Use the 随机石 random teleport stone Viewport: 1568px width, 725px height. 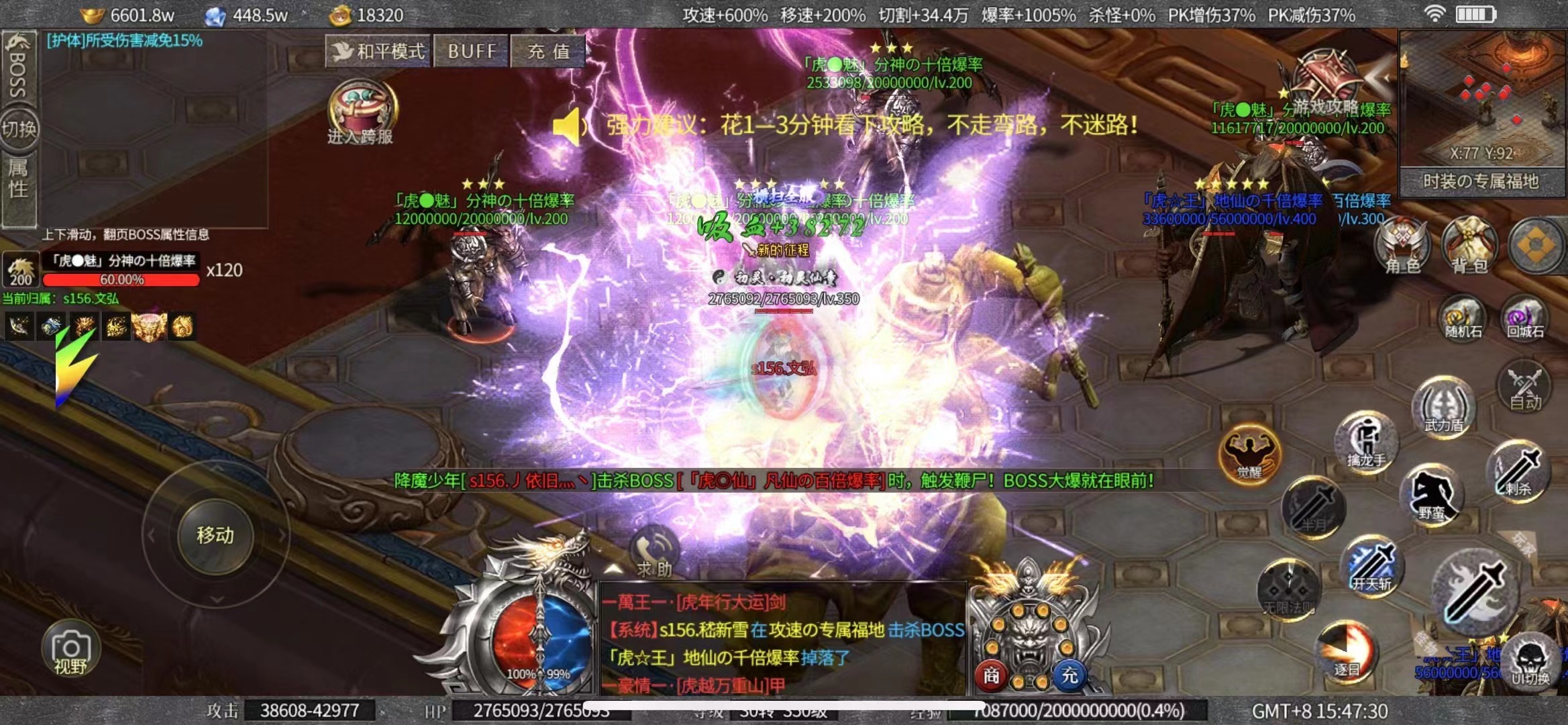point(1463,318)
